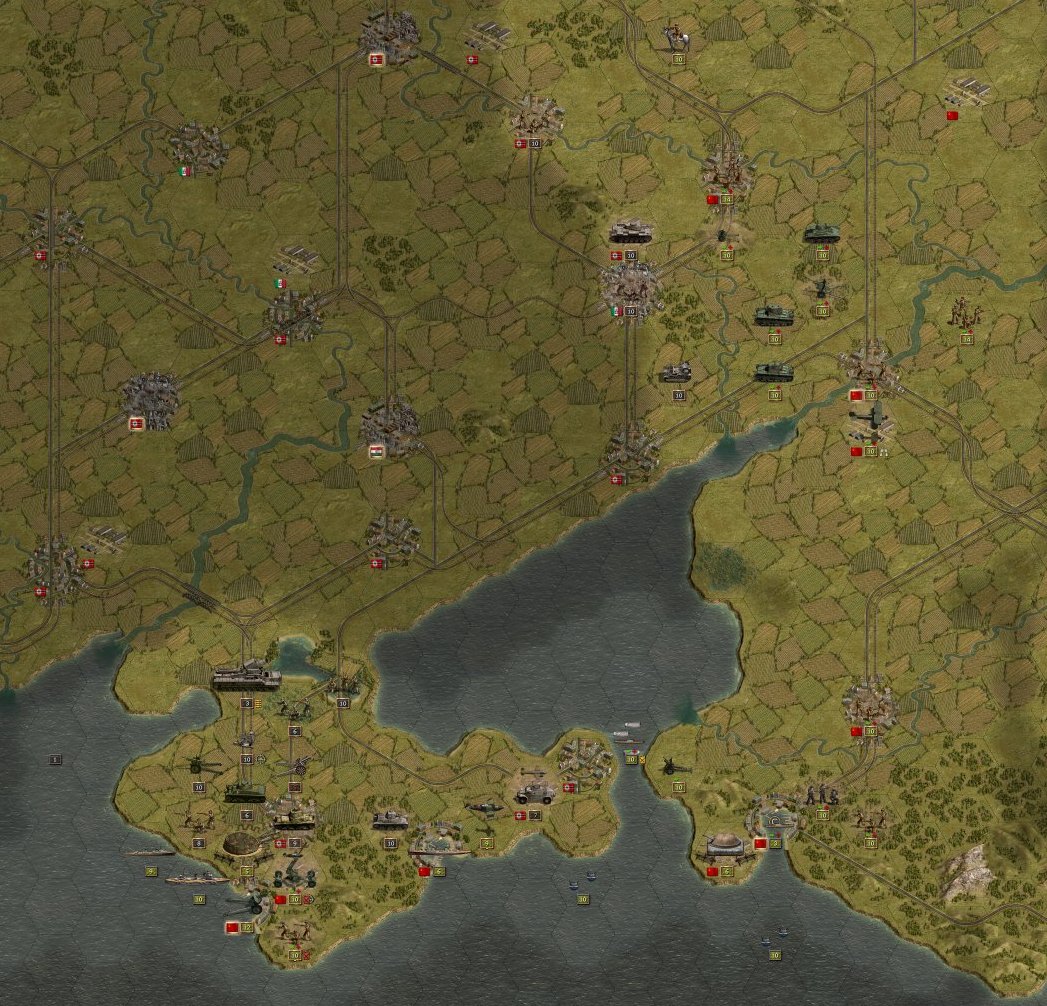Select the white armored car unit
This screenshot has height=1006, width=1047.
pos(532,795)
